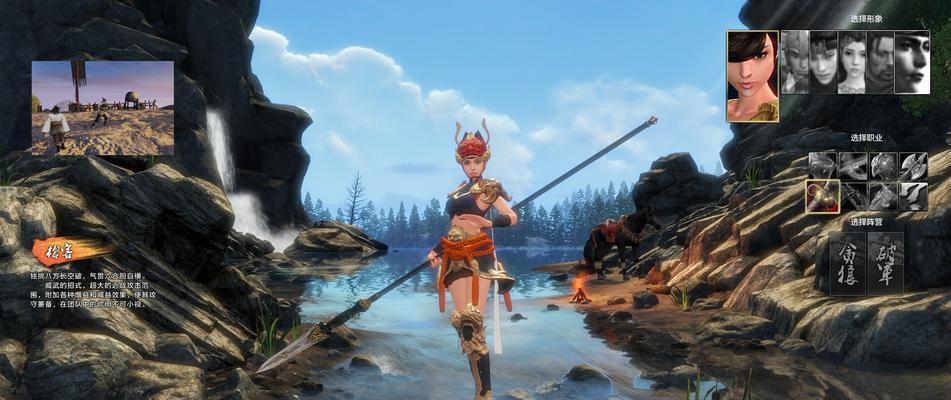Select the highlighted color female portrait

[752, 75]
